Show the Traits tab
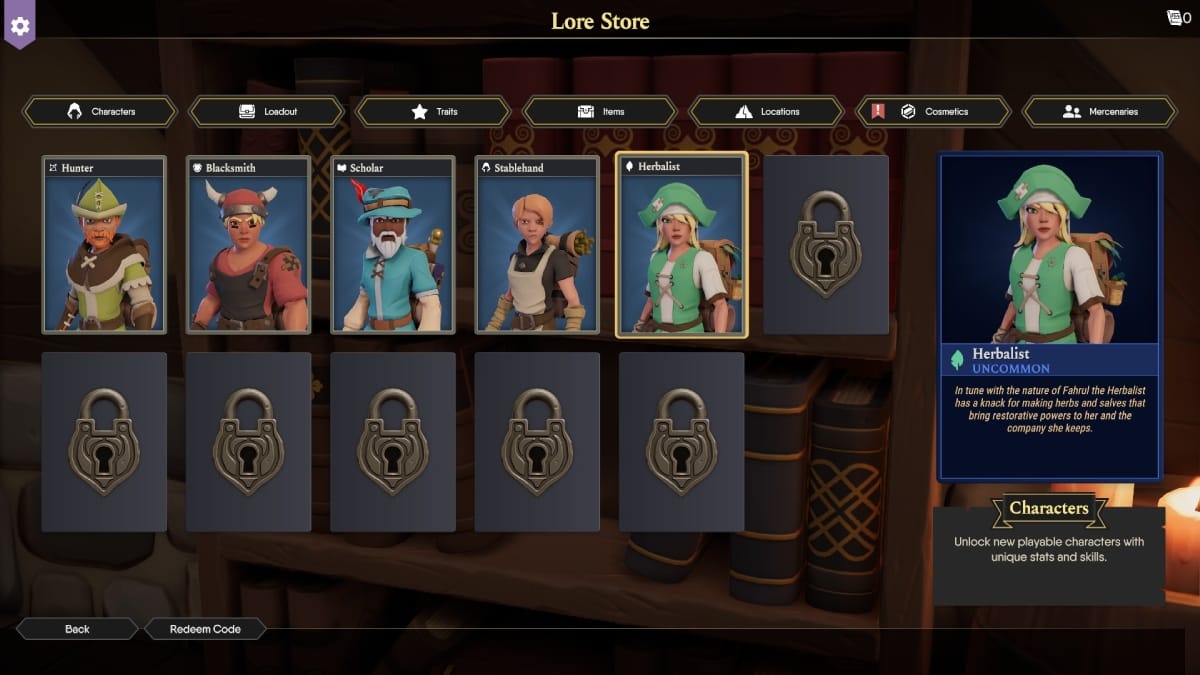Image resolution: width=1200 pixels, height=675 pixels. pyautogui.click(x=433, y=112)
